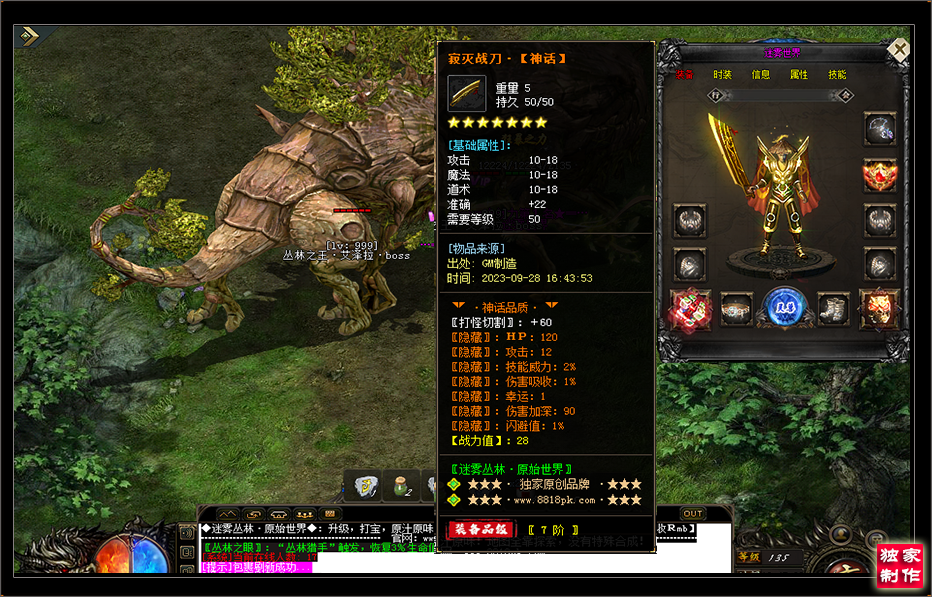Choose the boots equipment slot
The width and height of the screenshot is (932, 597).
tap(832, 308)
